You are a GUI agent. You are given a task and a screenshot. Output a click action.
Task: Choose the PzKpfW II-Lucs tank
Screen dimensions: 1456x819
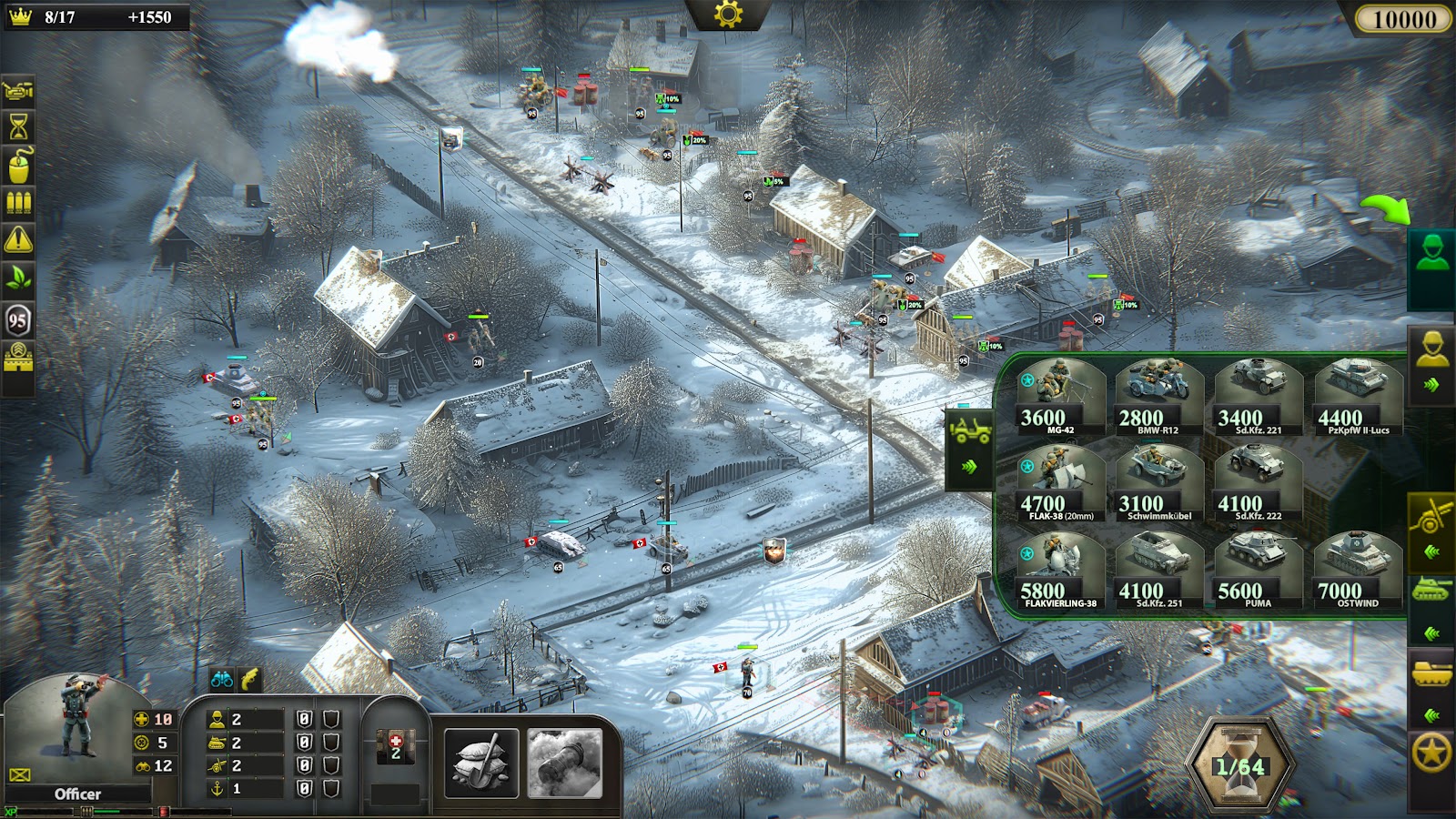[x=1358, y=398]
